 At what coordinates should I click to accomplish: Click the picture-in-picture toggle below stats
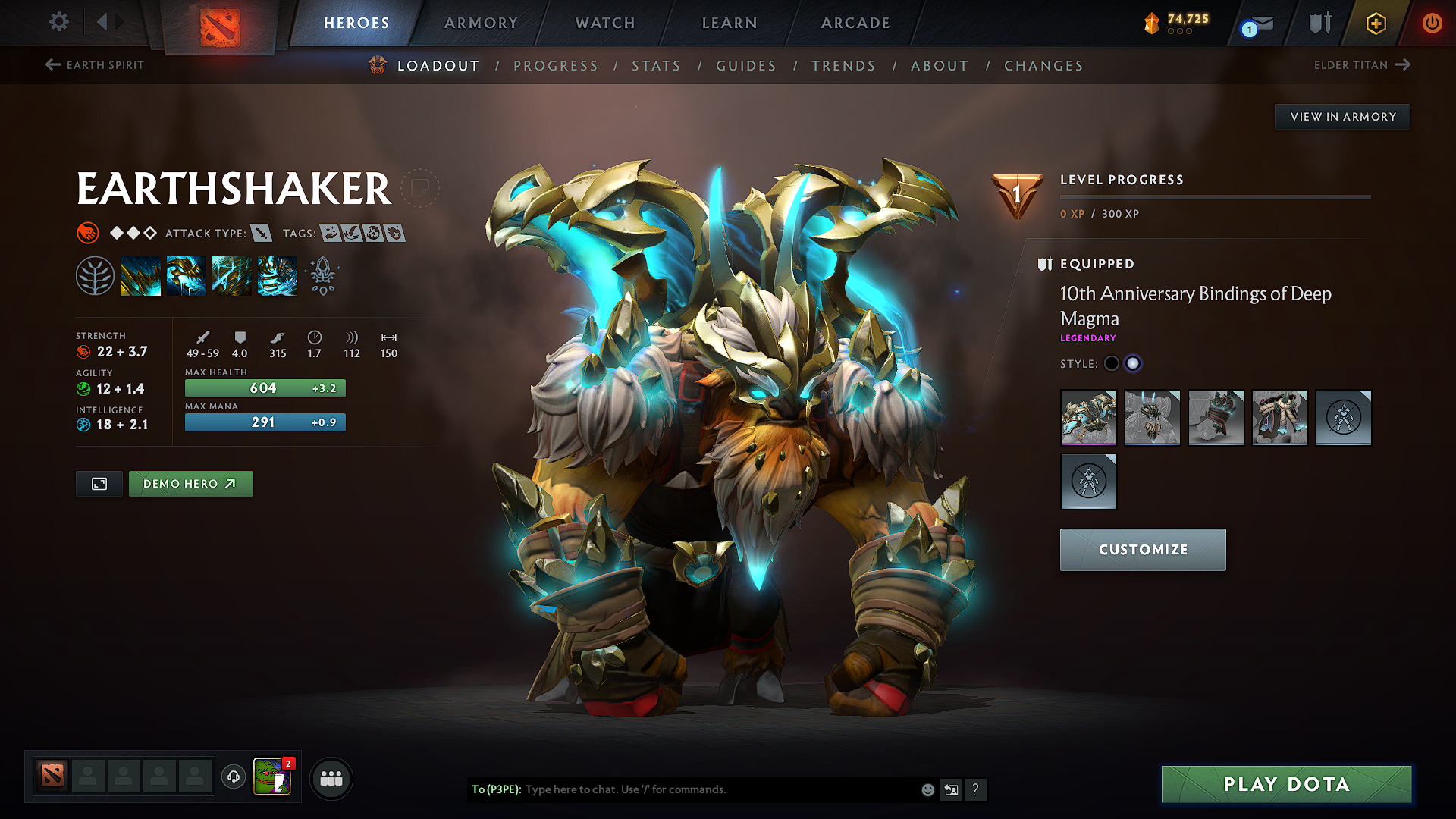98,483
